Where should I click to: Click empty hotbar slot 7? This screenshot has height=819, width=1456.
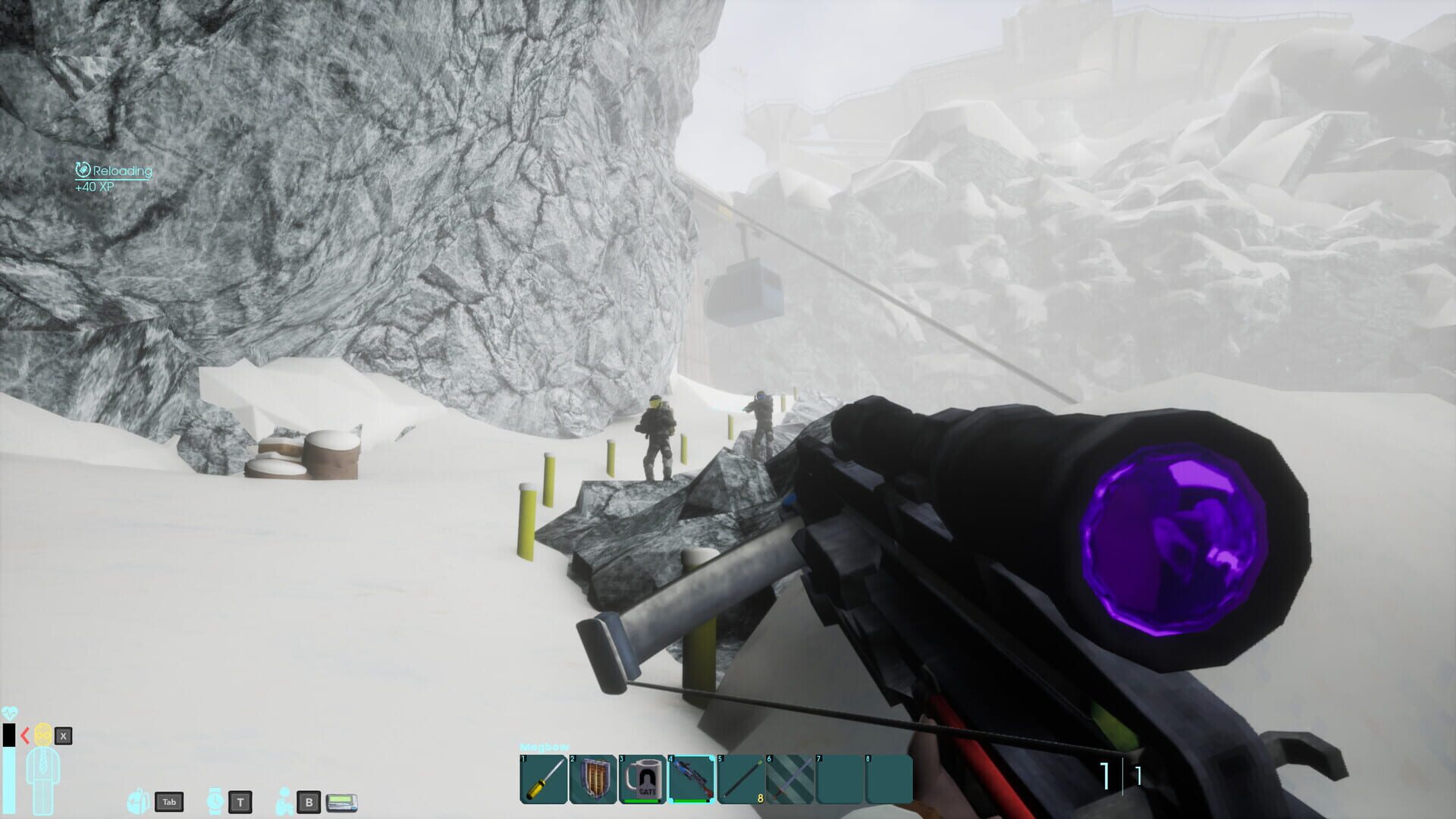[x=839, y=778]
